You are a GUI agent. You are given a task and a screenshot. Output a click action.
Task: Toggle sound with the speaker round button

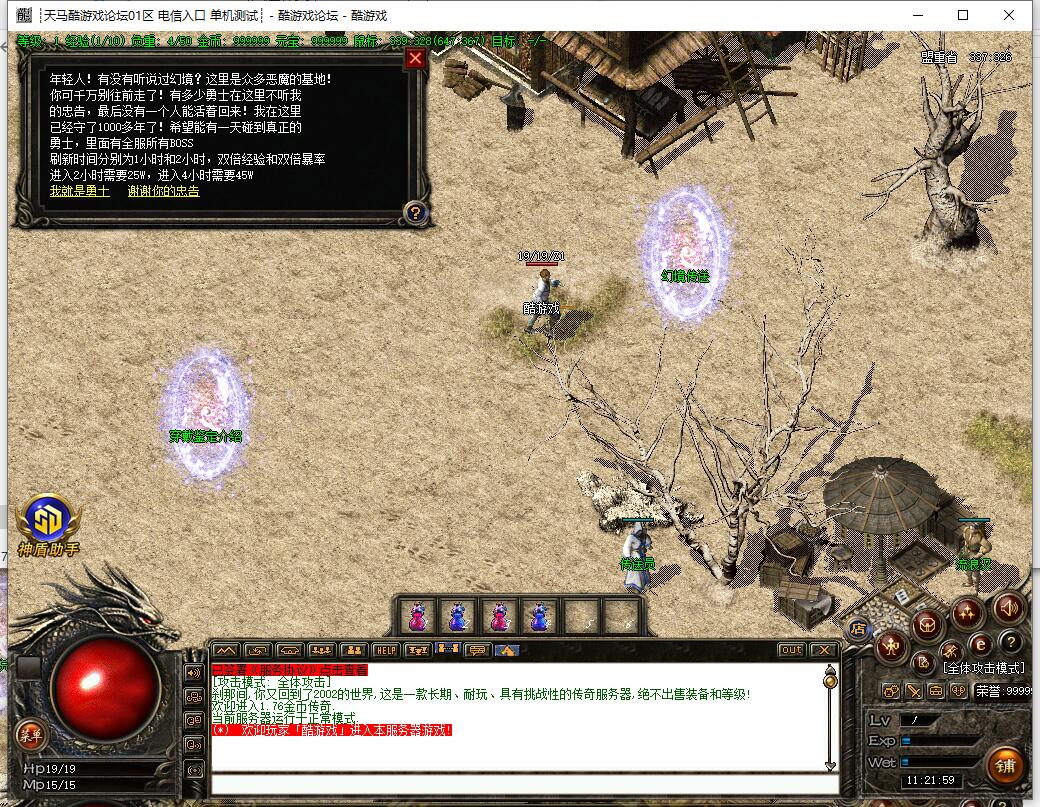pyautogui.click(x=1008, y=607)
